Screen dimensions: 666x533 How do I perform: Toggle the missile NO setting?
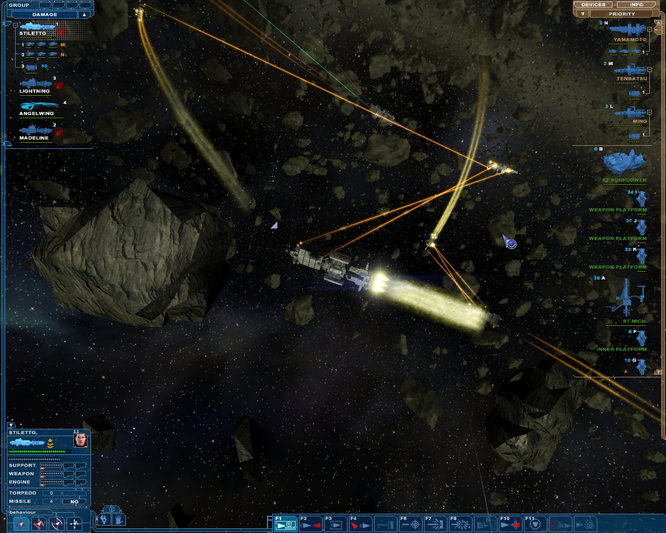coord(75,500)
